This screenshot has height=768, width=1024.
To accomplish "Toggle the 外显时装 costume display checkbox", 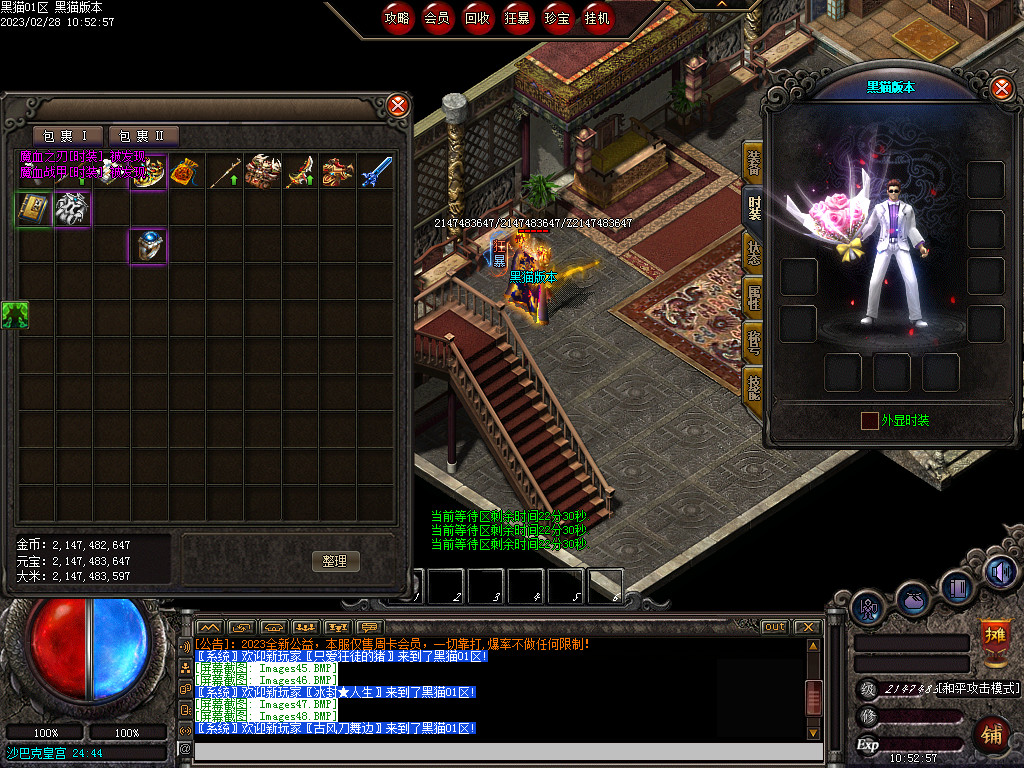I will coord(870,421).
